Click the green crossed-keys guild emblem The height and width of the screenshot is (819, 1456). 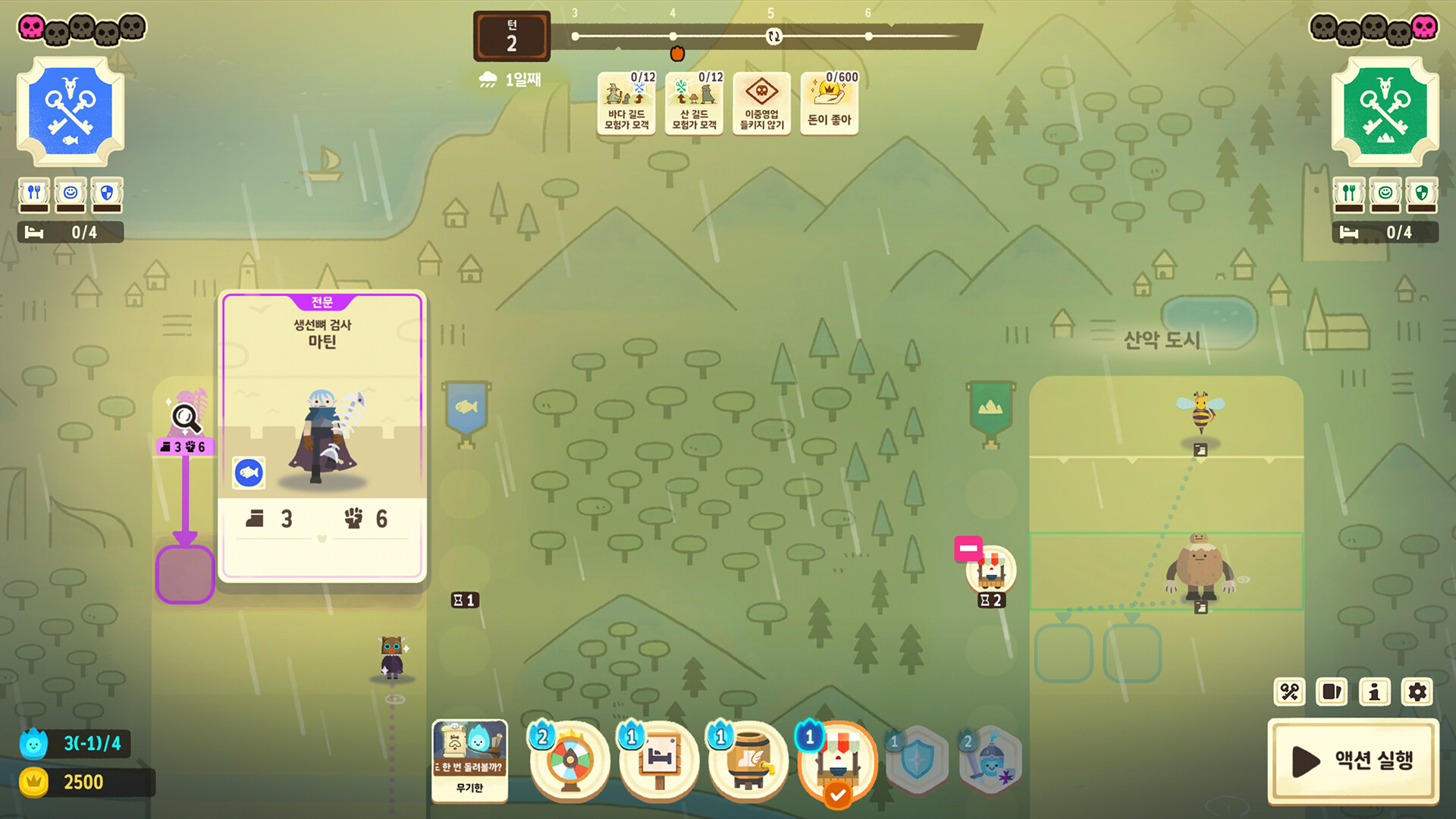1385,110
